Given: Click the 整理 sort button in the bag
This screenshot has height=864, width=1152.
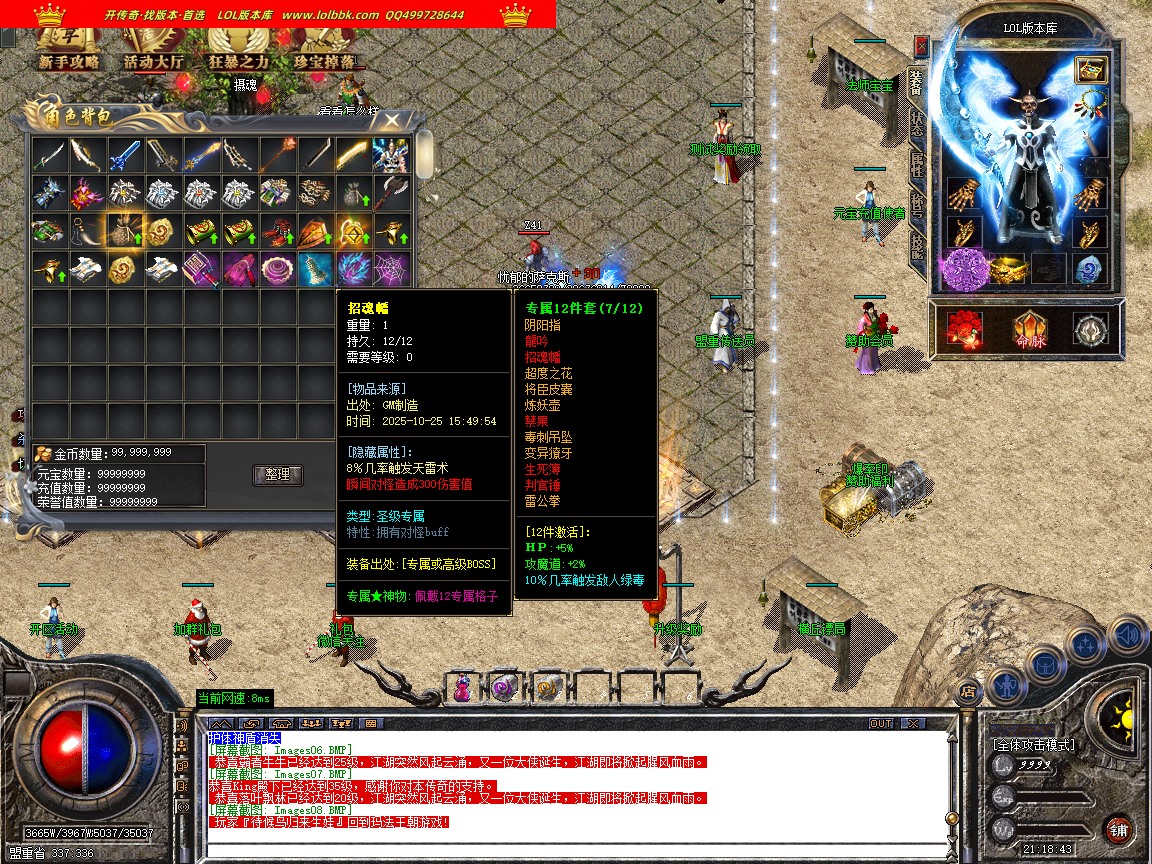Looking at the screenshot, I should pos(278,474).
